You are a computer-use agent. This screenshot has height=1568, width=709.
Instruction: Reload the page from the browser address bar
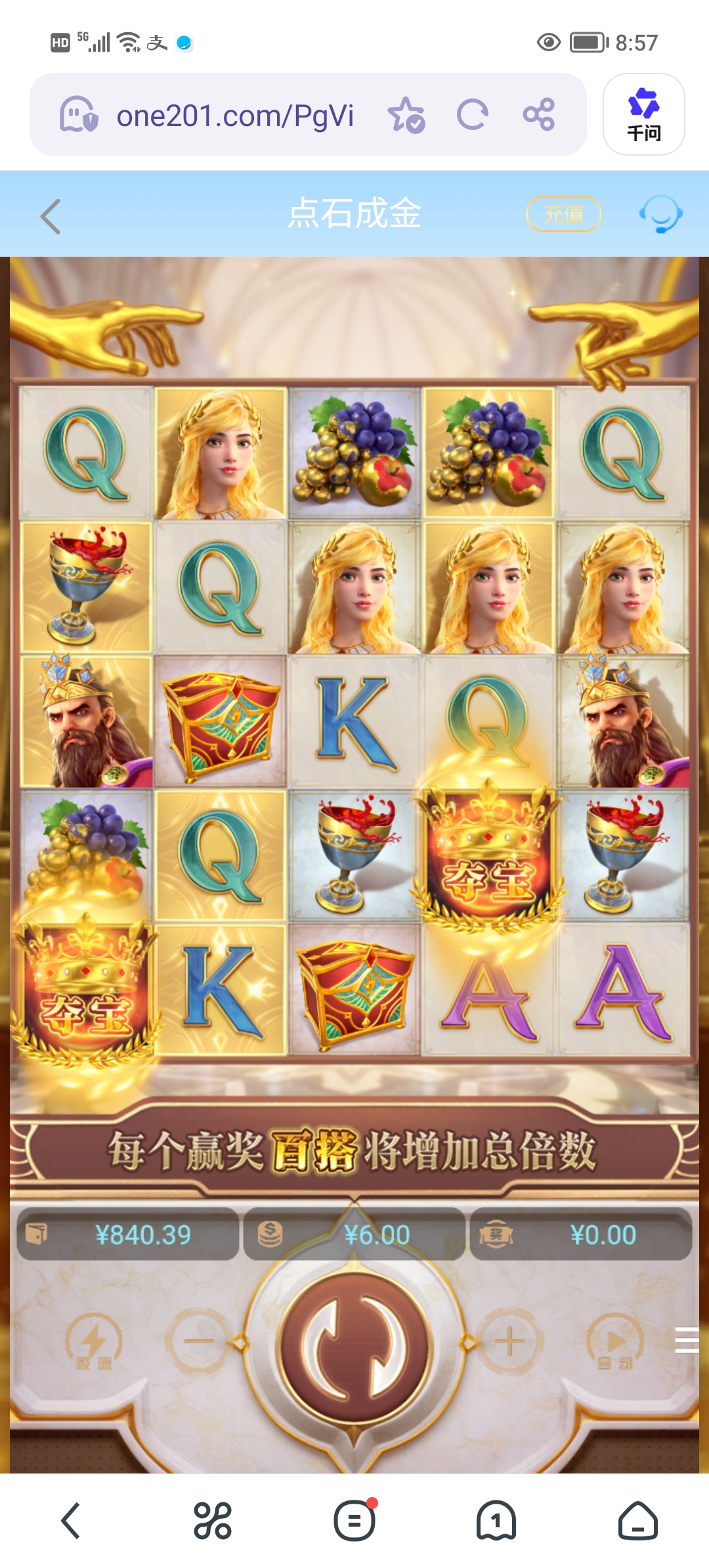(x=472, y=115)
